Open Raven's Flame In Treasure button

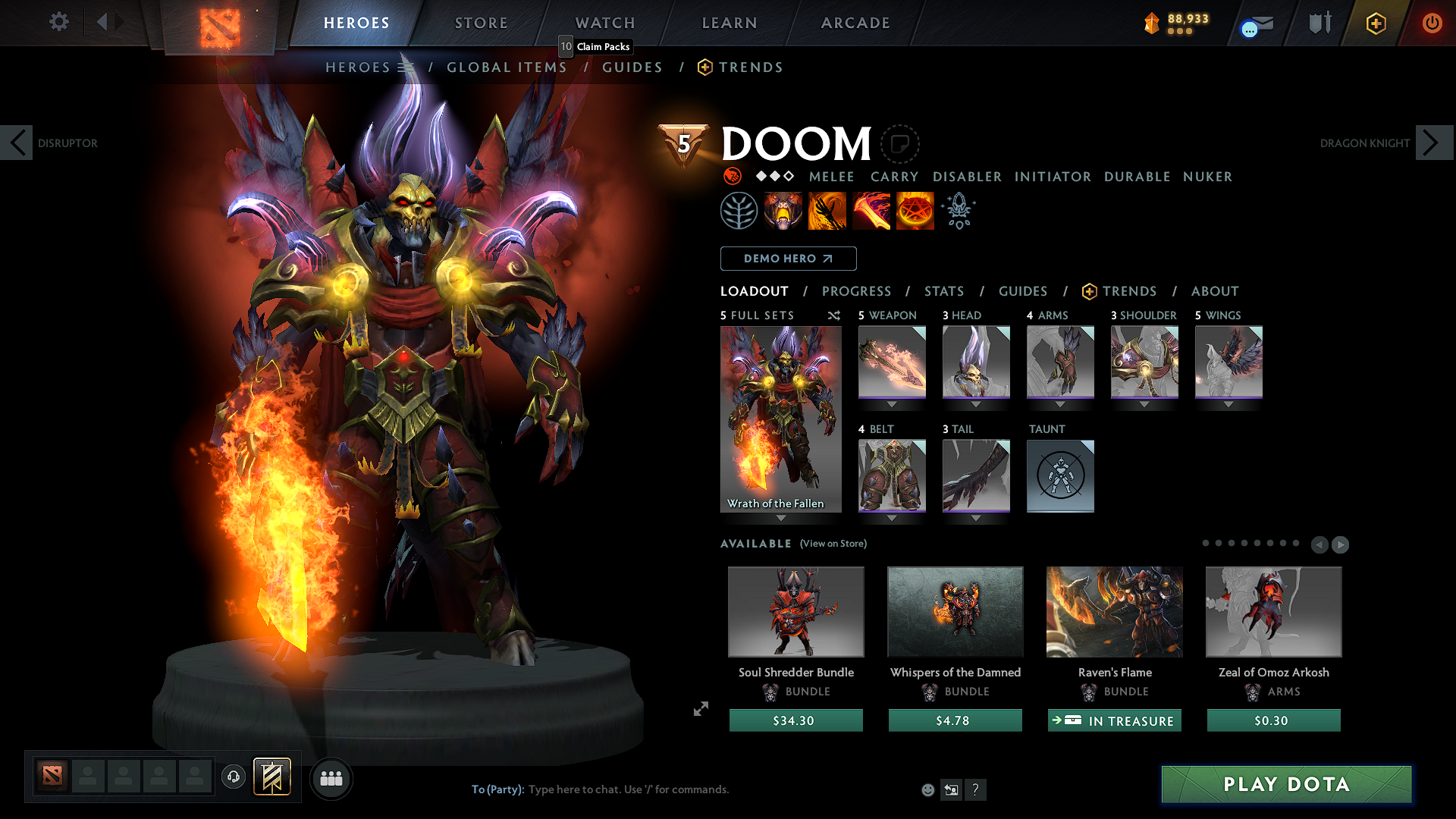(x=1114, y=720)
